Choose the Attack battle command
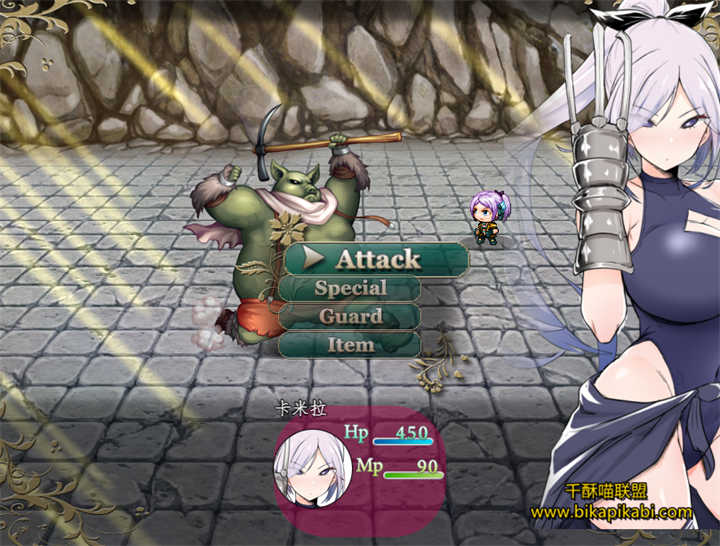The image size is (720, 546). pos(377,259)
